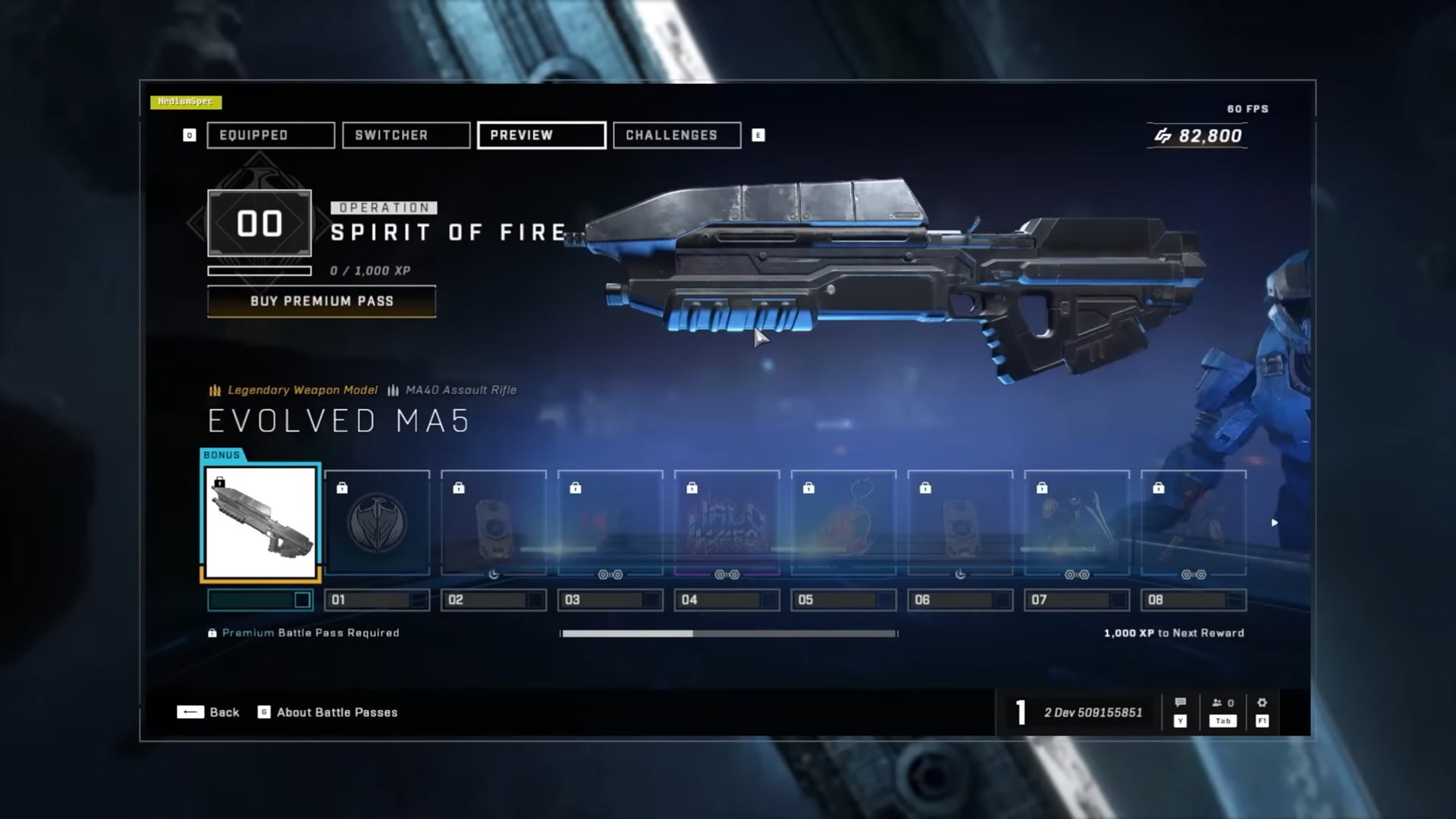
Task: Click the Buy Premium Pass button
Action: click(x=321, y=302)
